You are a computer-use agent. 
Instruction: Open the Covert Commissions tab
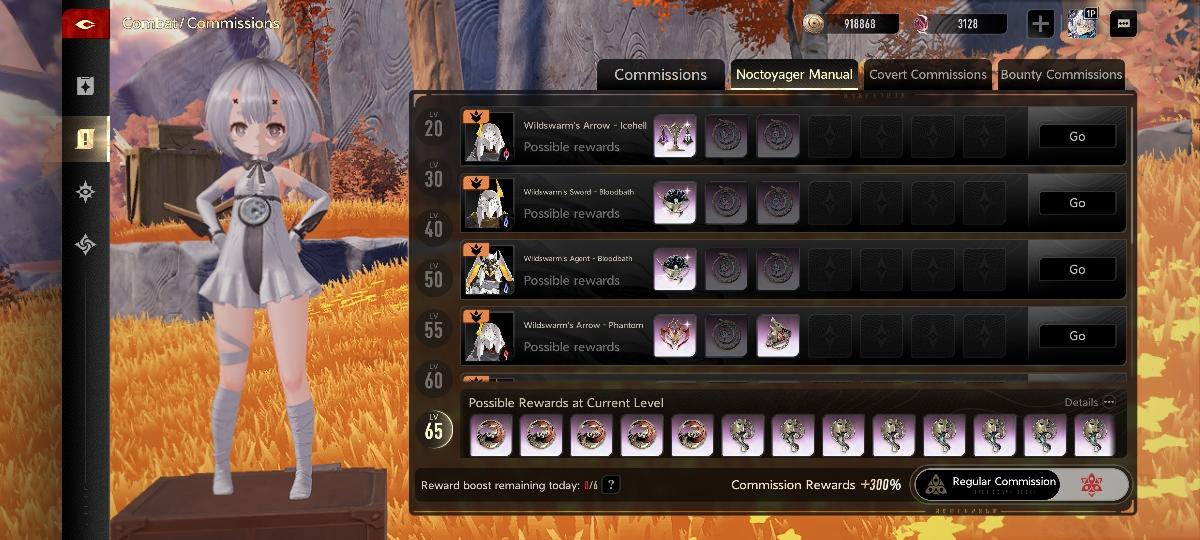(927, 75)
